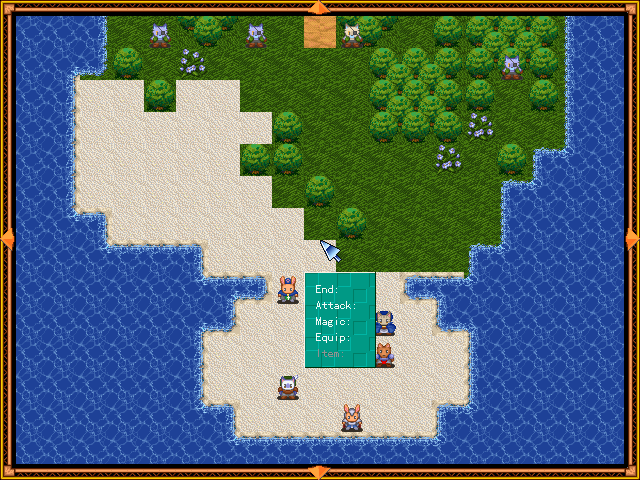The width and height of the screenshot is (640, 480).
Task: Choose End to finish the unit's turn
Action: [x=327, y=290]
